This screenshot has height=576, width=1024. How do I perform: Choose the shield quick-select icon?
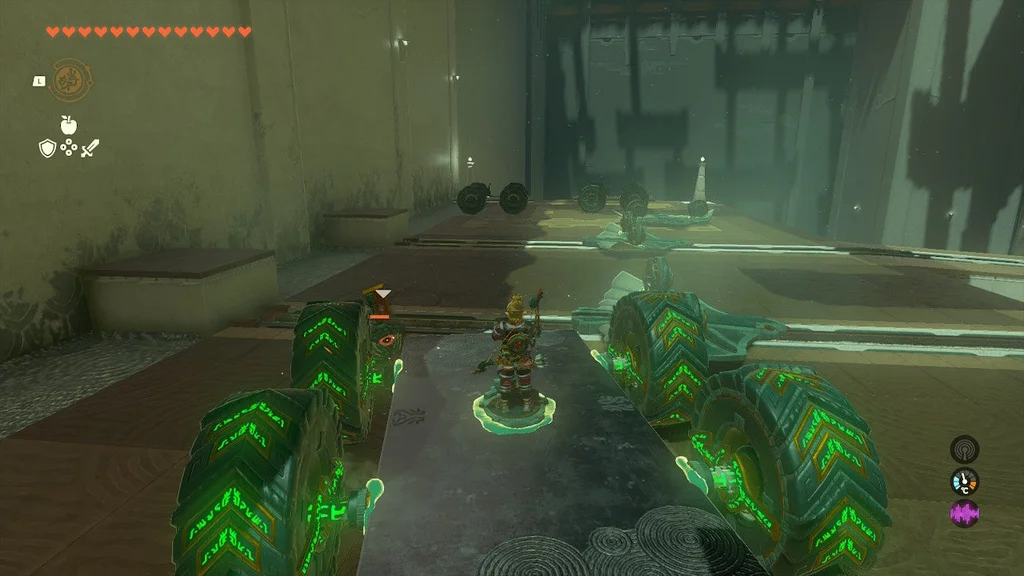(46, 149)
